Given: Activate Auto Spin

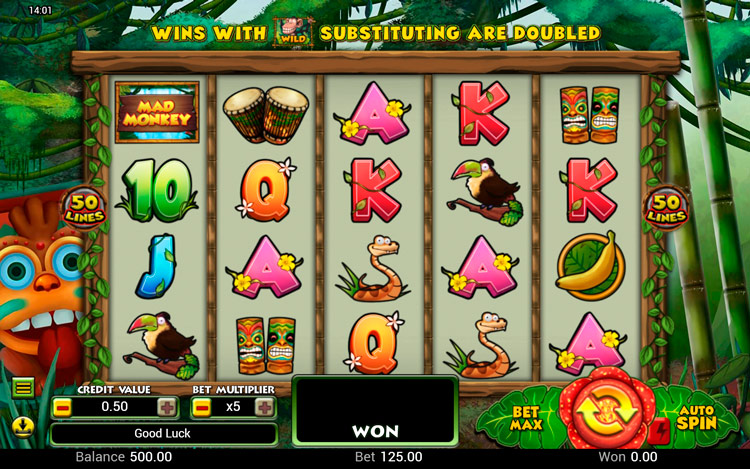Looking at the screenshot, I should (x=694, y=416).
